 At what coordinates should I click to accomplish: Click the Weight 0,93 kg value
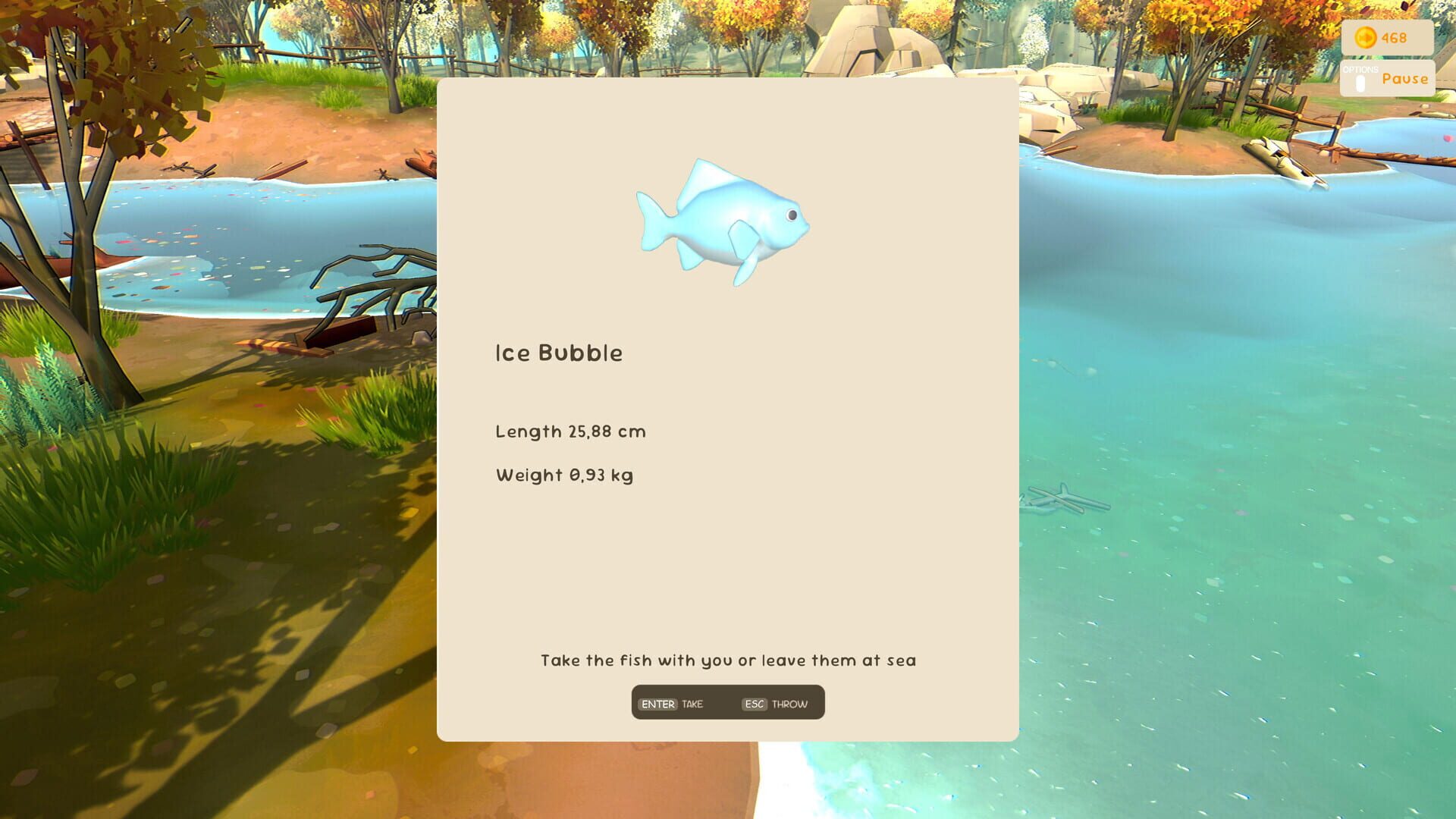564,475
